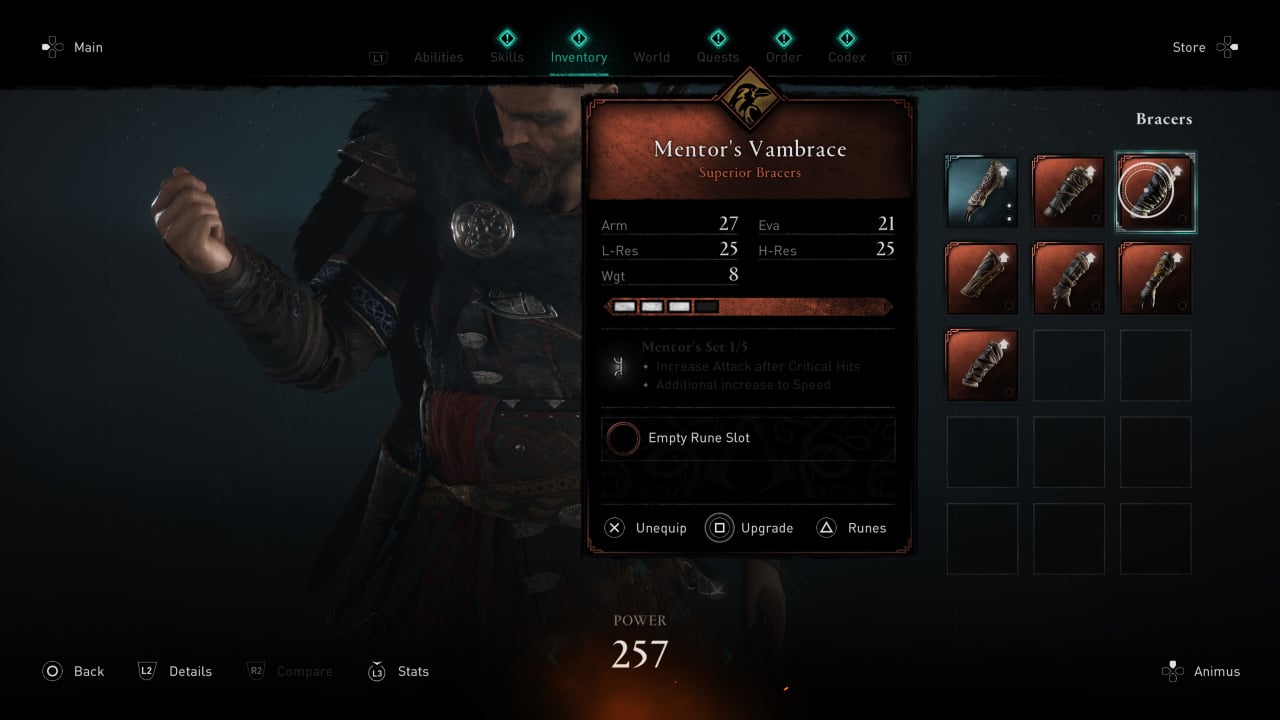Open the Quests tab
This screenshot has height=720, width=1280.
[x=718, y=57]
